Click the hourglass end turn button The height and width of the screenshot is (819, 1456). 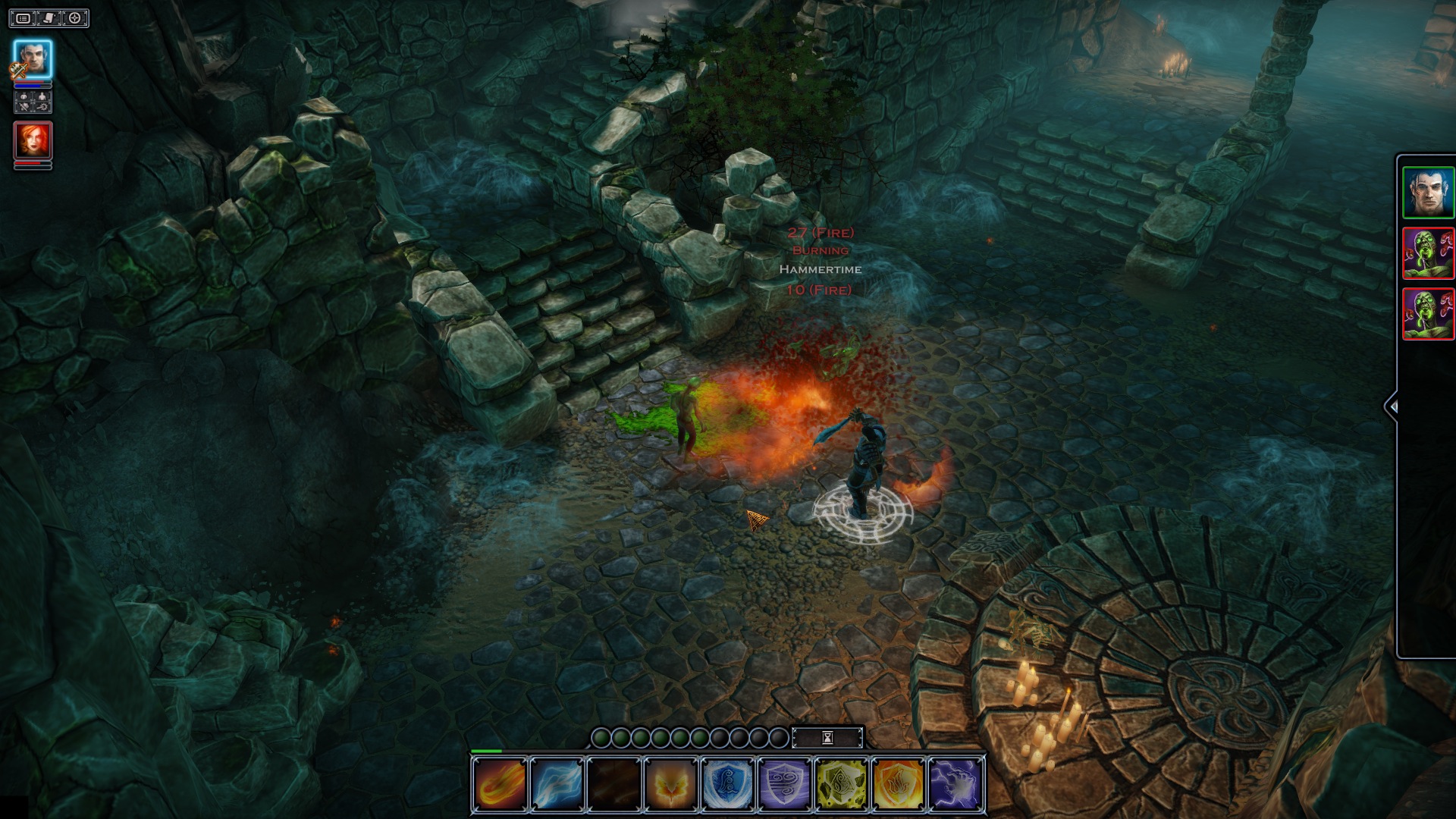click(827, 737)
